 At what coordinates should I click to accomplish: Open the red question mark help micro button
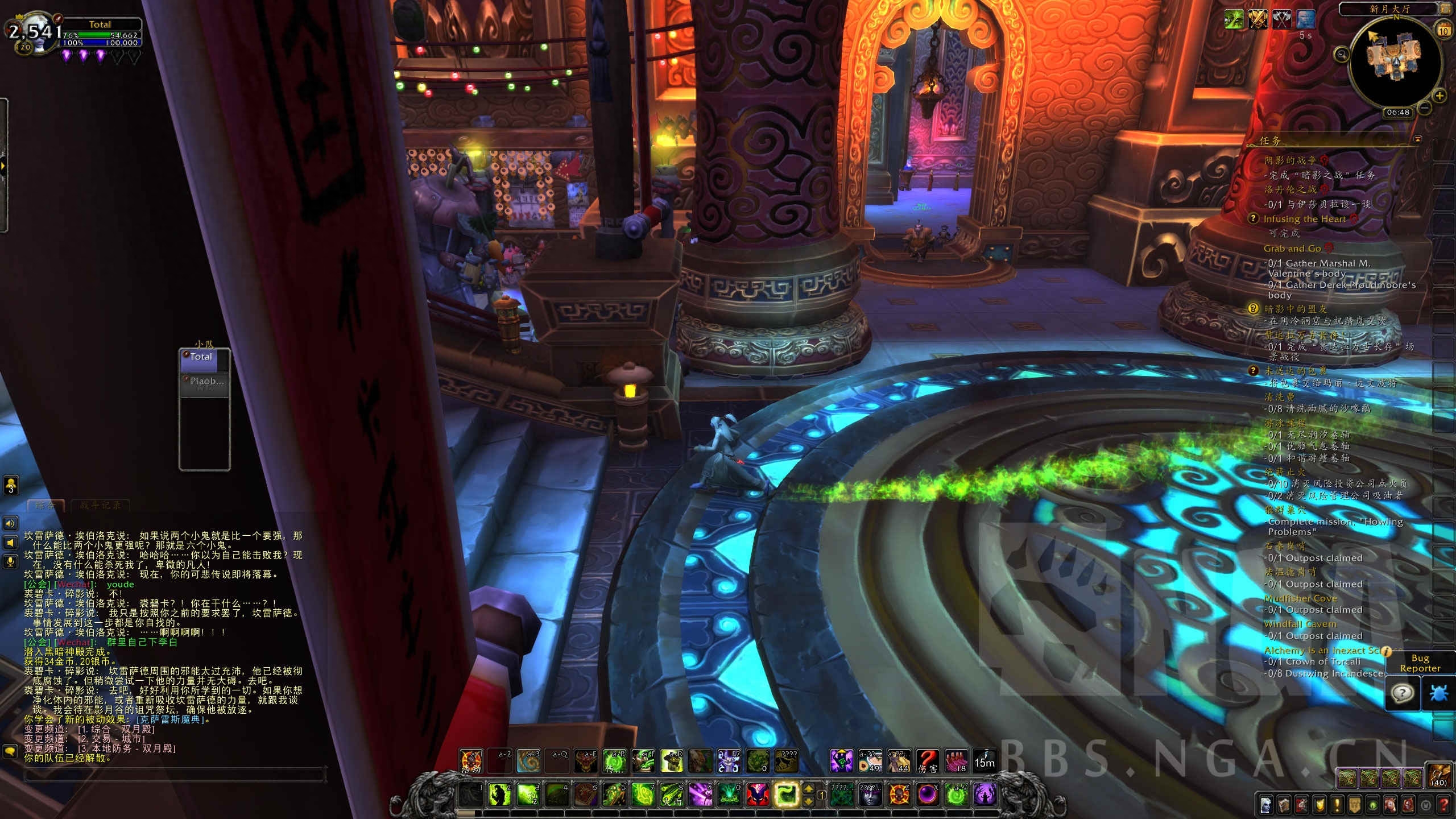[1444, 805]
